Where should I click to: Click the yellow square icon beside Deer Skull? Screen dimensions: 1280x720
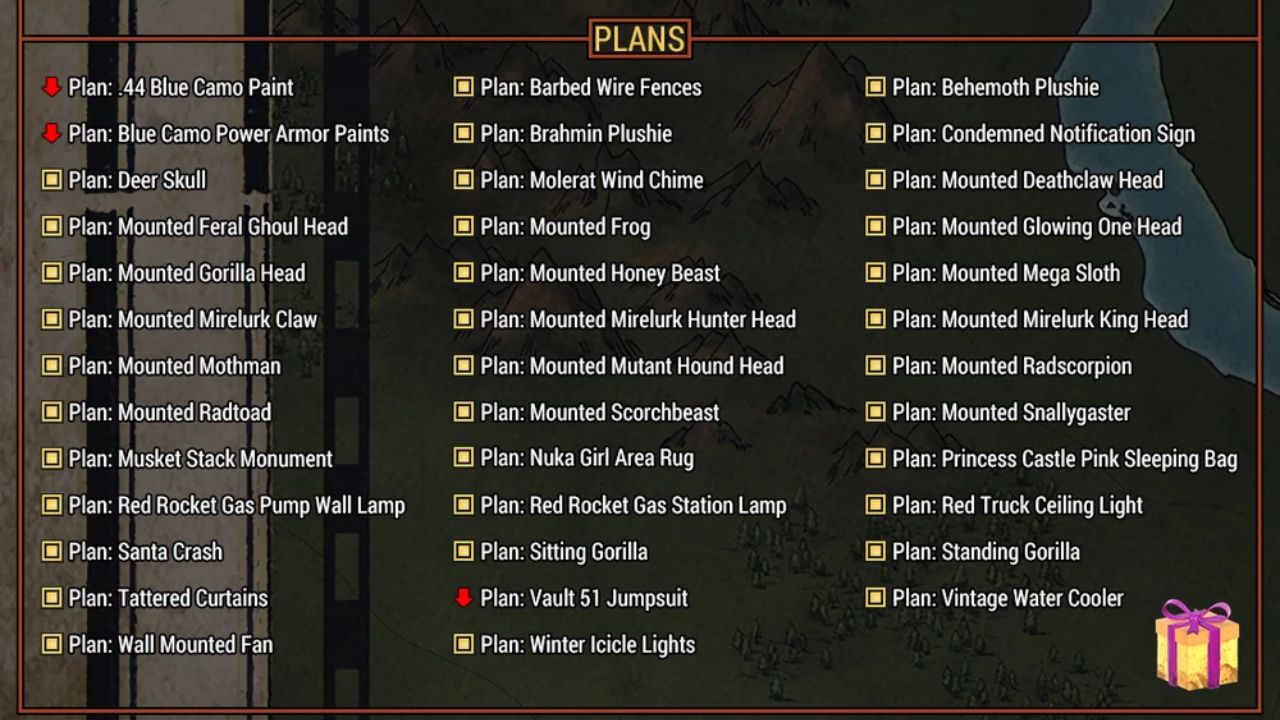coord(52,180)
